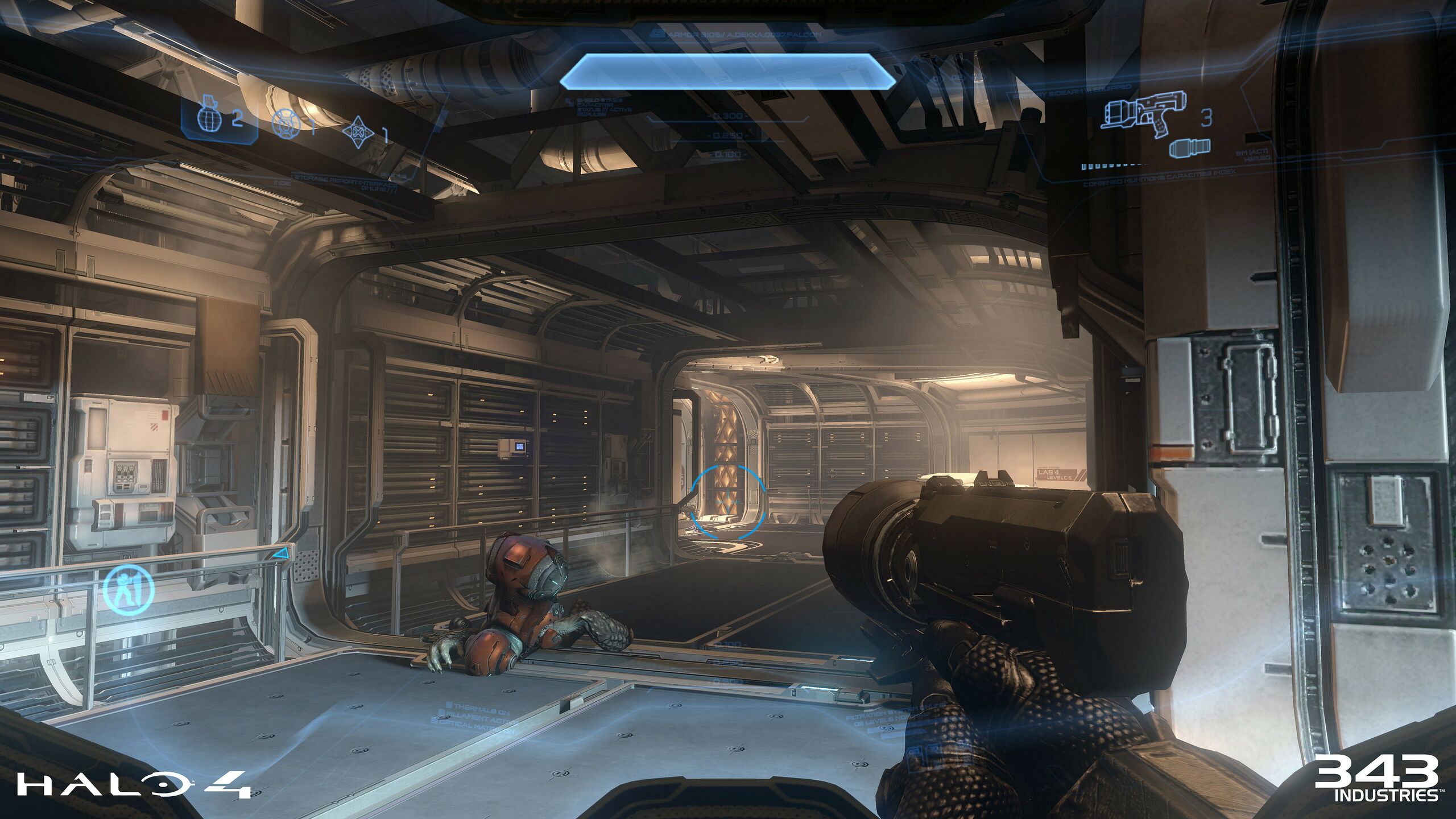Pick the diamond-shaped pulse grenade icon
Viewport: 1456px width, 819px height.
(x=358, y=132)
